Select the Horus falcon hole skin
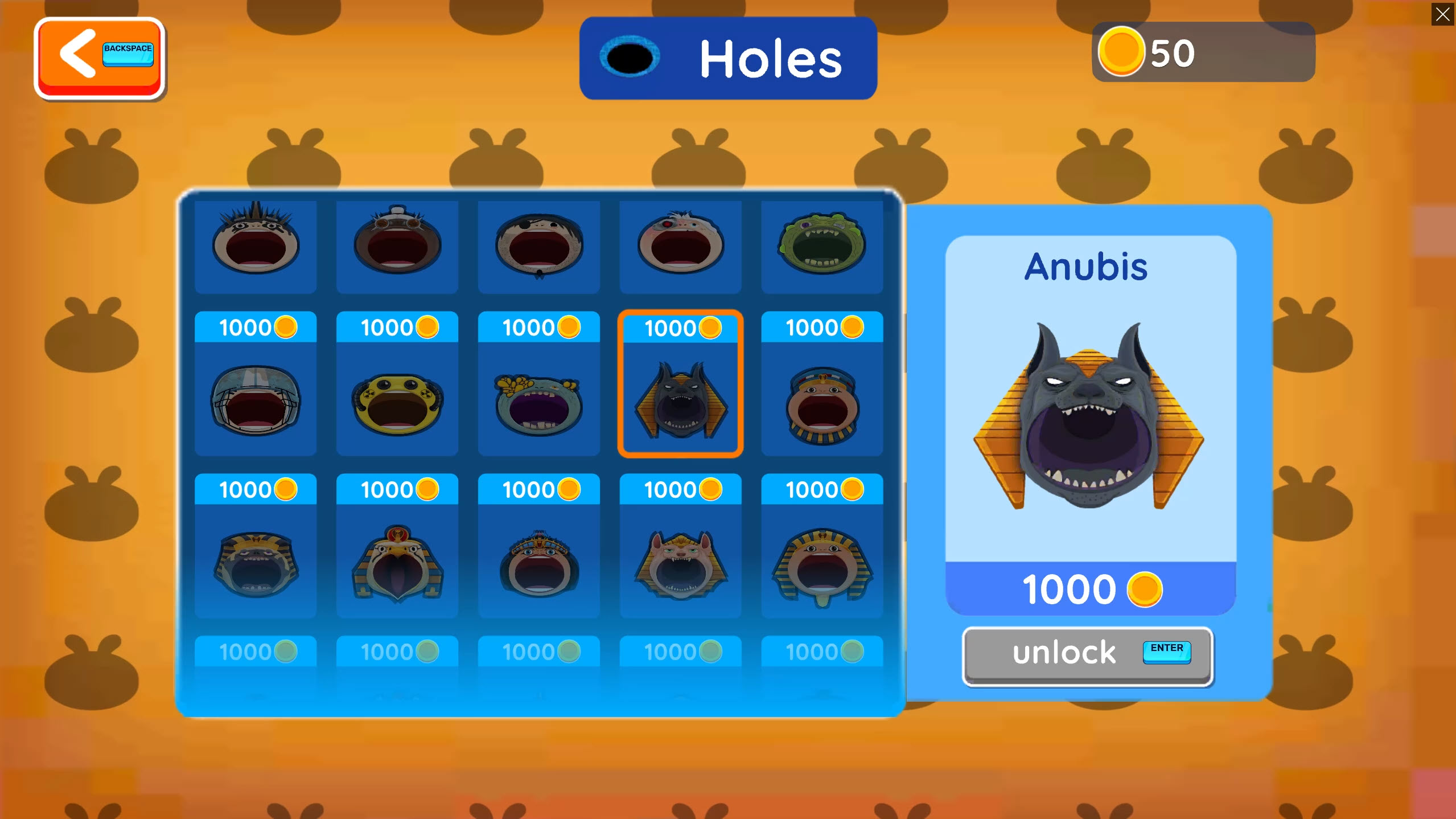 coord(397,564)
